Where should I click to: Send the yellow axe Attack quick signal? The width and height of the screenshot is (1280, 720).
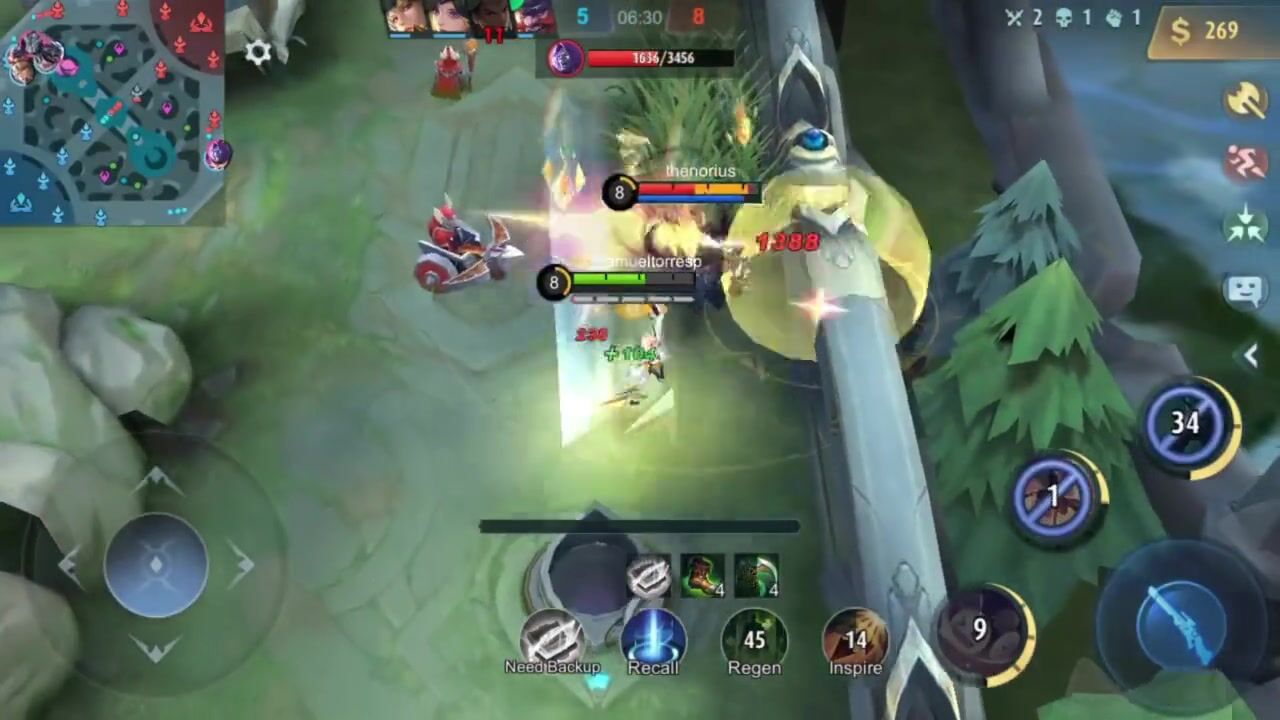coord(1245,100)
